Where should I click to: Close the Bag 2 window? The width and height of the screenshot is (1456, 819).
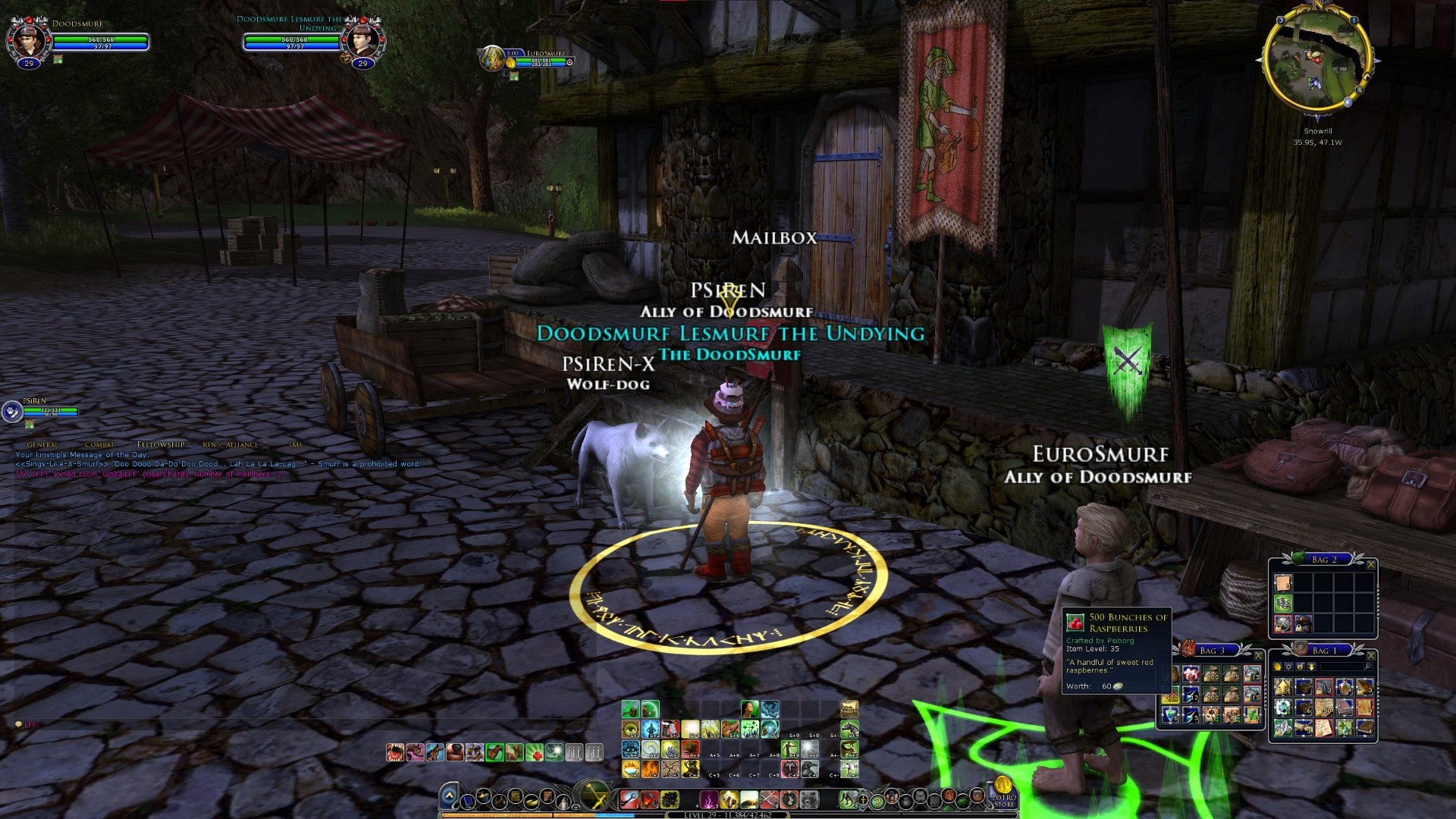1370,564
